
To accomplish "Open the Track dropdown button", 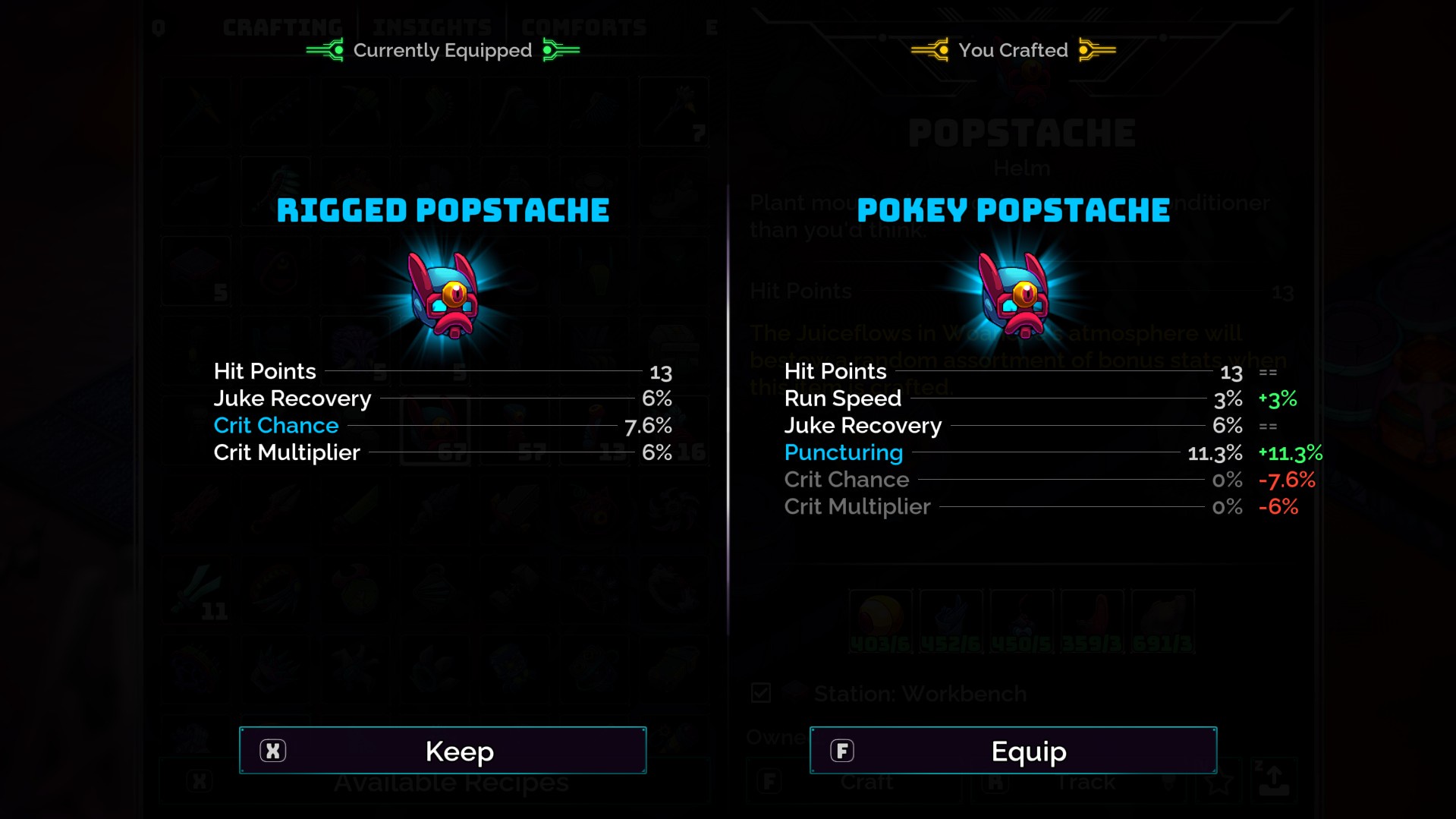I will coord(1086,781).
